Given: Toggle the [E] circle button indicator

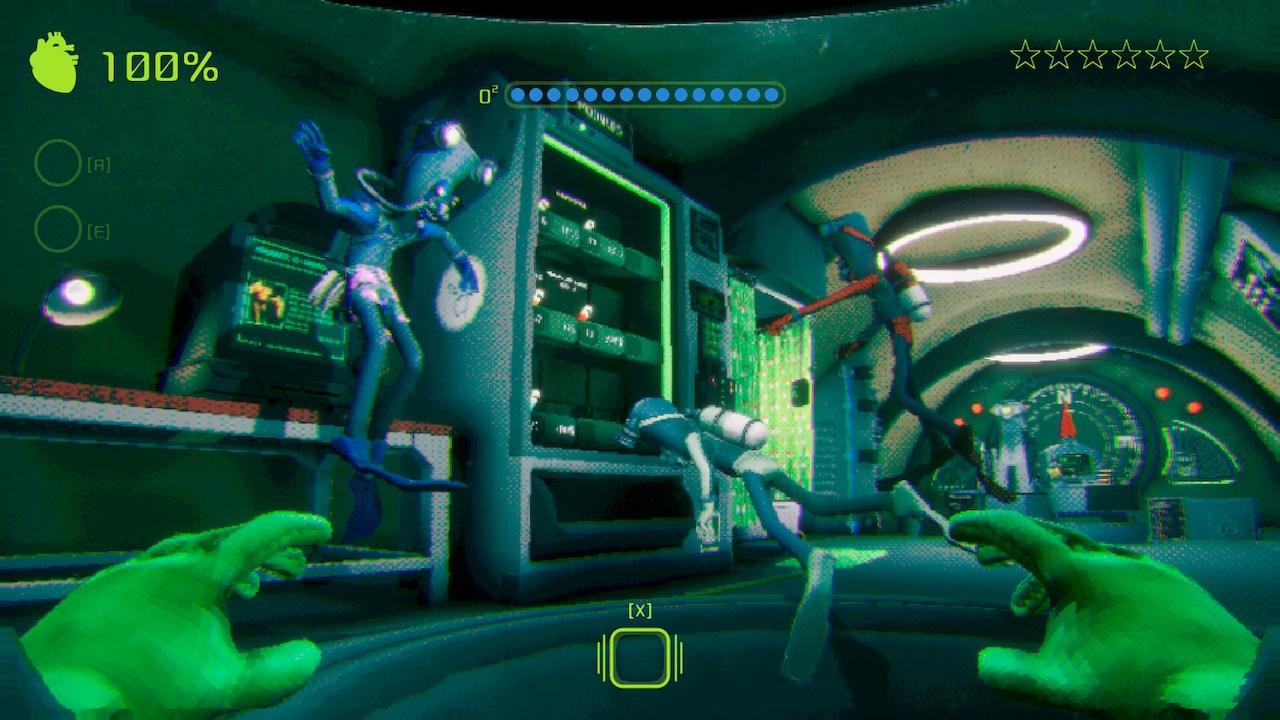Looking at the screenshot, I should [x=57, y=228].
